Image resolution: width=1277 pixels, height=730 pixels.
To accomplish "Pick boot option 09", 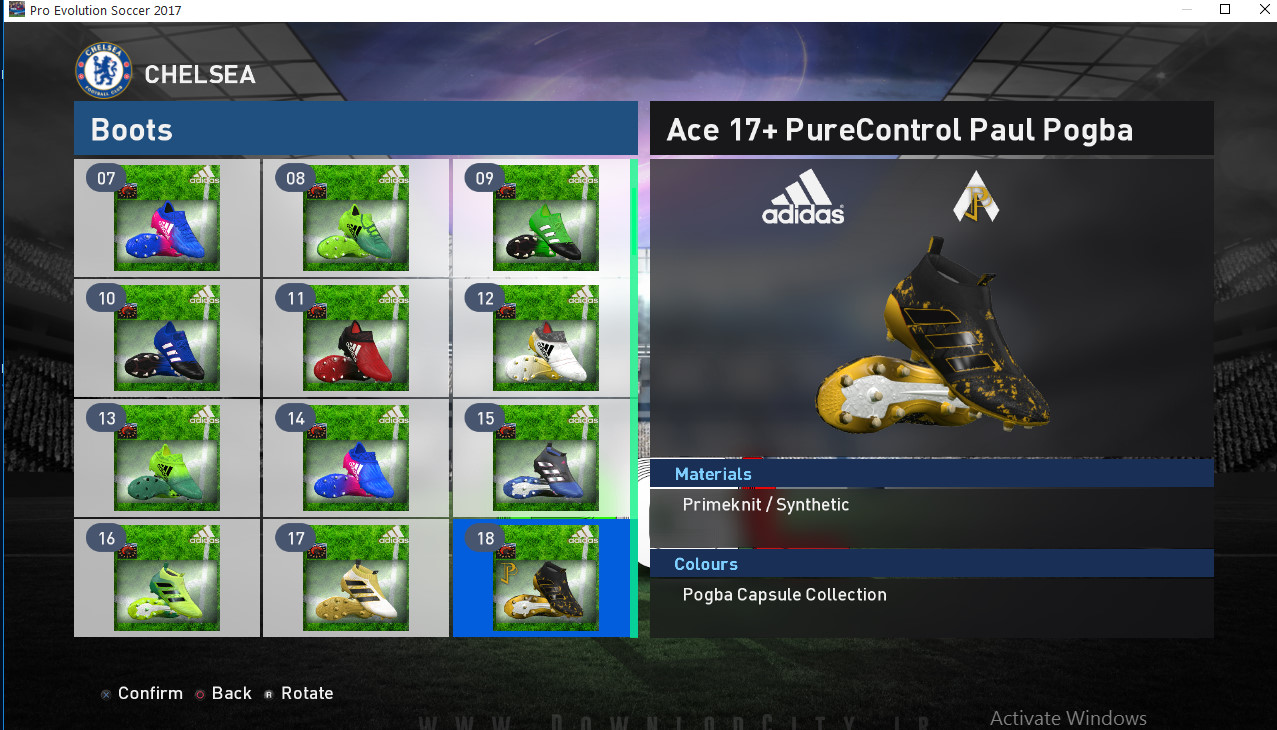I will tap(545, 218).
